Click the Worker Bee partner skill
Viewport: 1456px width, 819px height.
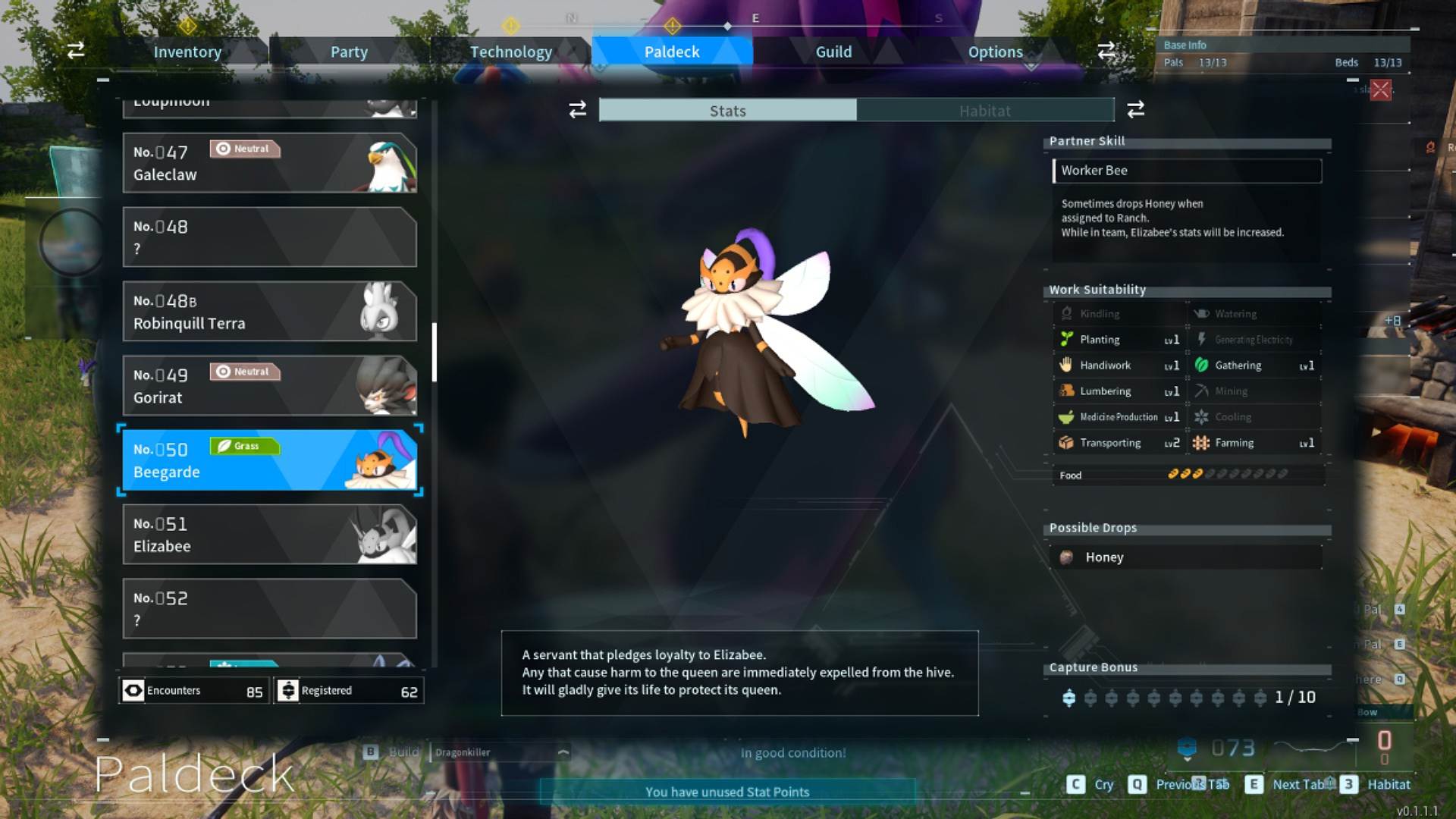click(1187, 171)
